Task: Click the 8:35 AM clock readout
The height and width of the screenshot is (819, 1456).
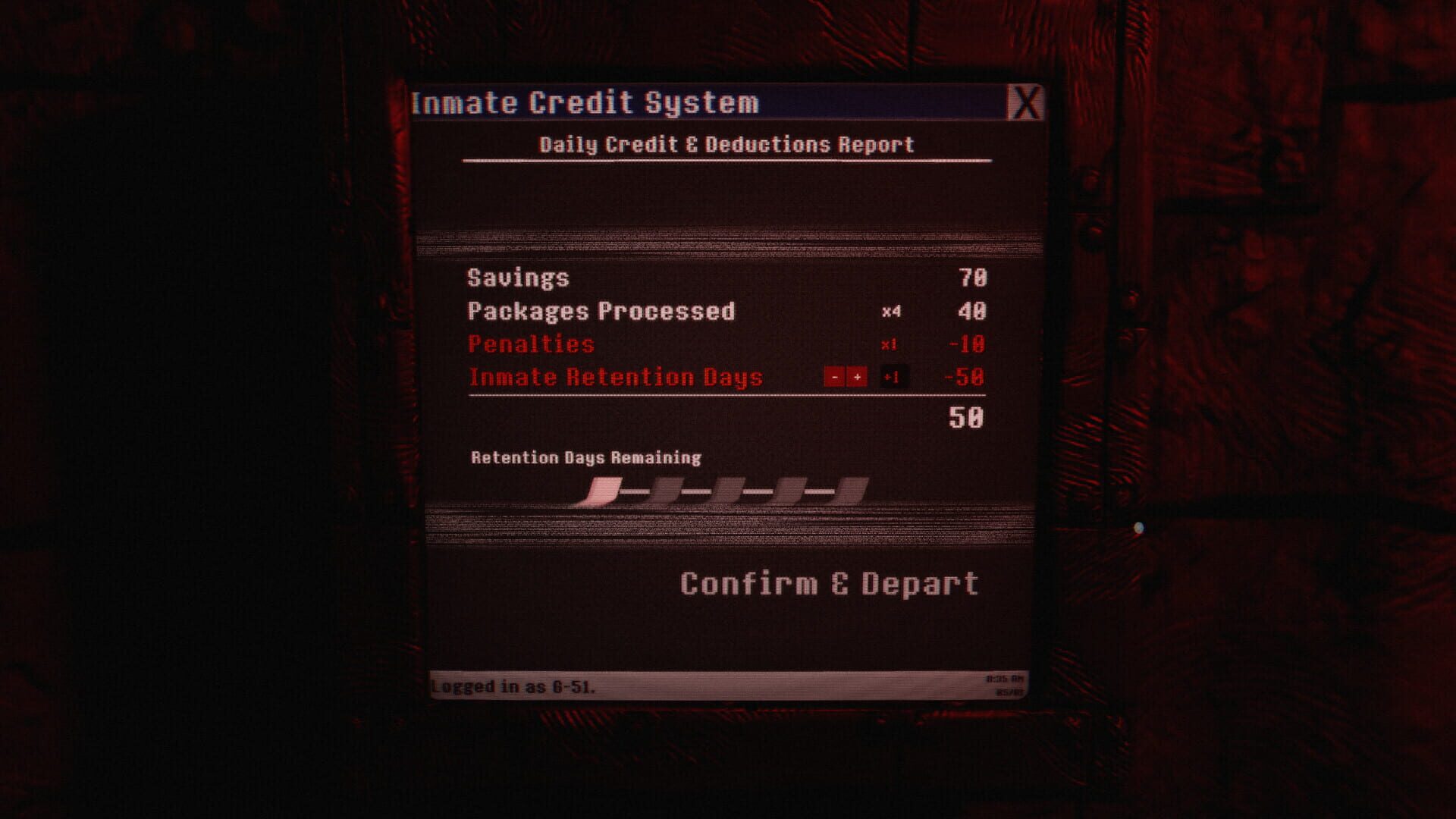Action: point(1005,679)
